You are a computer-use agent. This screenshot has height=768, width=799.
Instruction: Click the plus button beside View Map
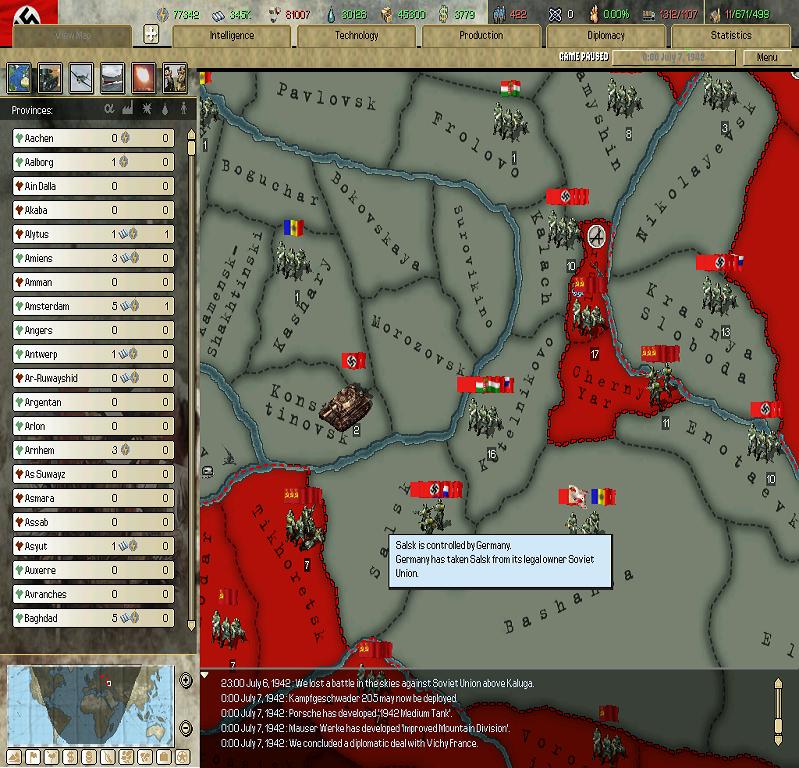(151, 35)
